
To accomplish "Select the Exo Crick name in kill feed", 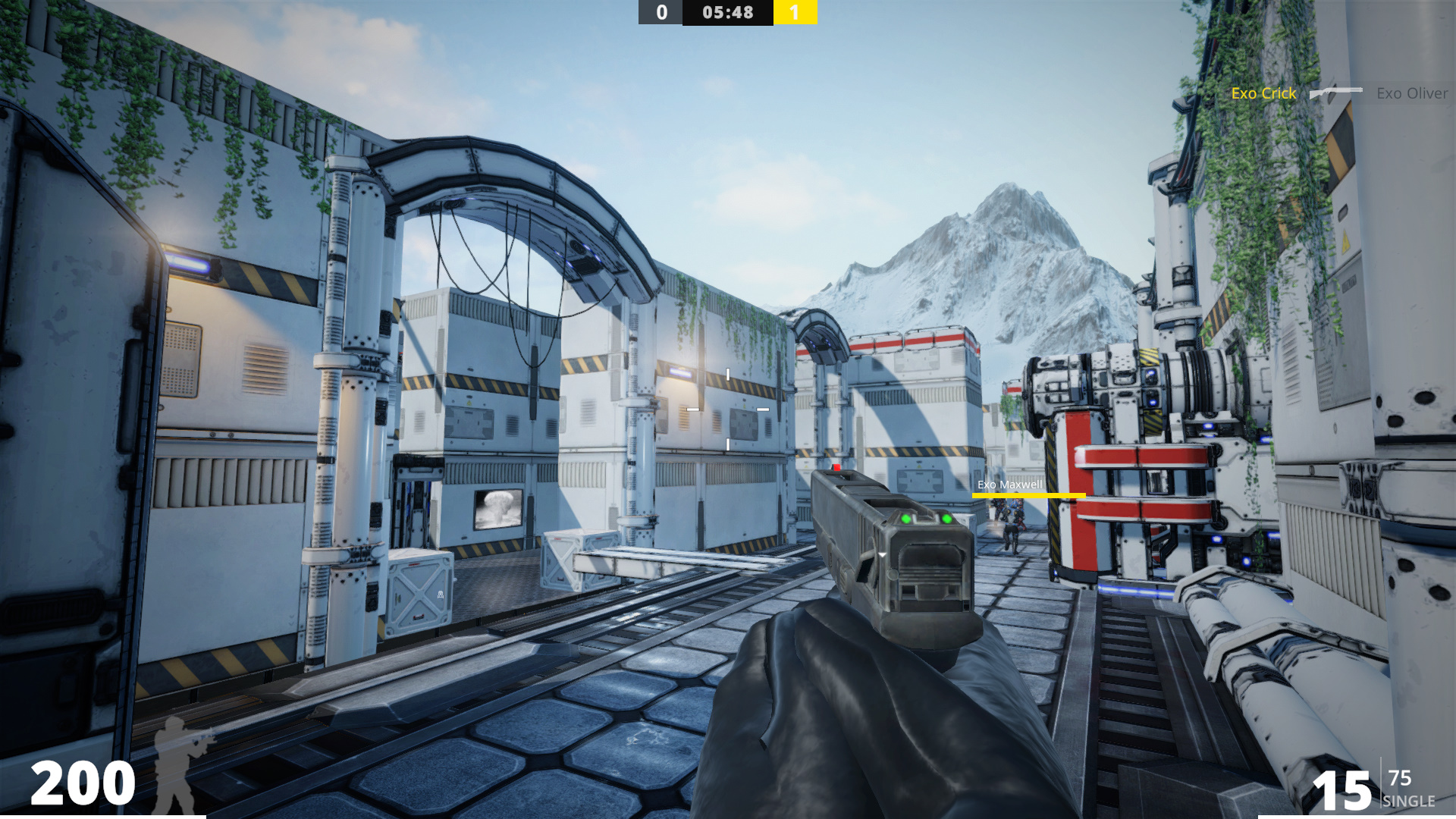I will pos(1263,93).
